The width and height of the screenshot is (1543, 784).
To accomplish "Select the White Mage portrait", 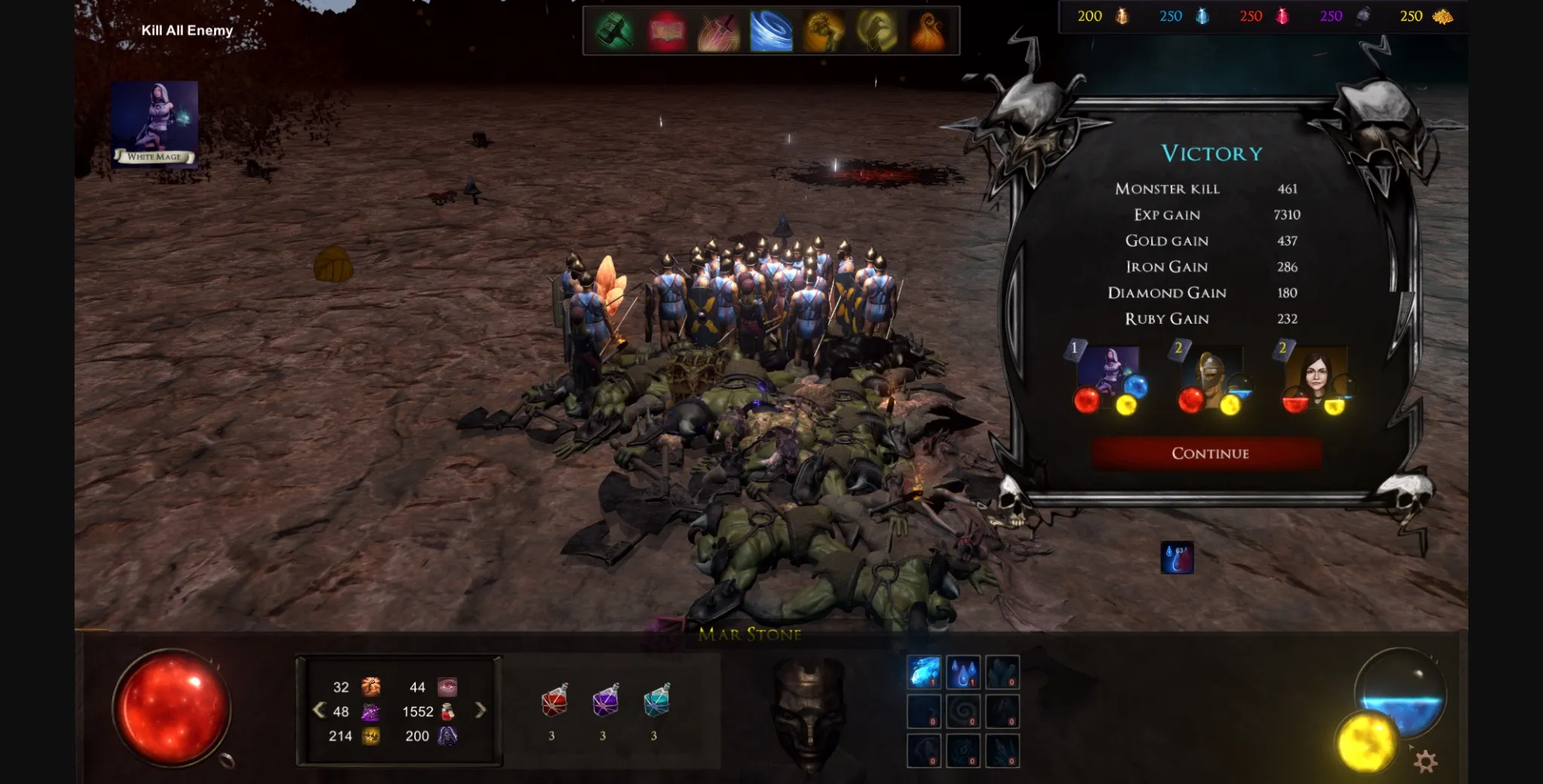I will click(x=154, y=123).
